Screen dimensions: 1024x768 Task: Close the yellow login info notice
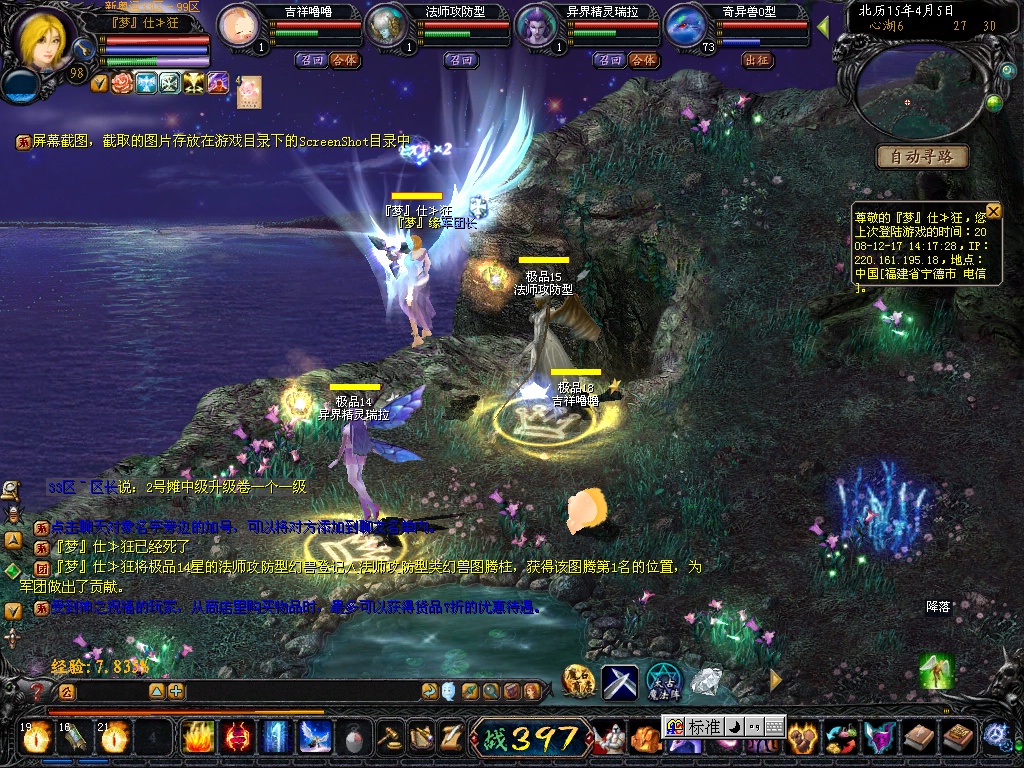pyautogui.click(x=993, y=211)
